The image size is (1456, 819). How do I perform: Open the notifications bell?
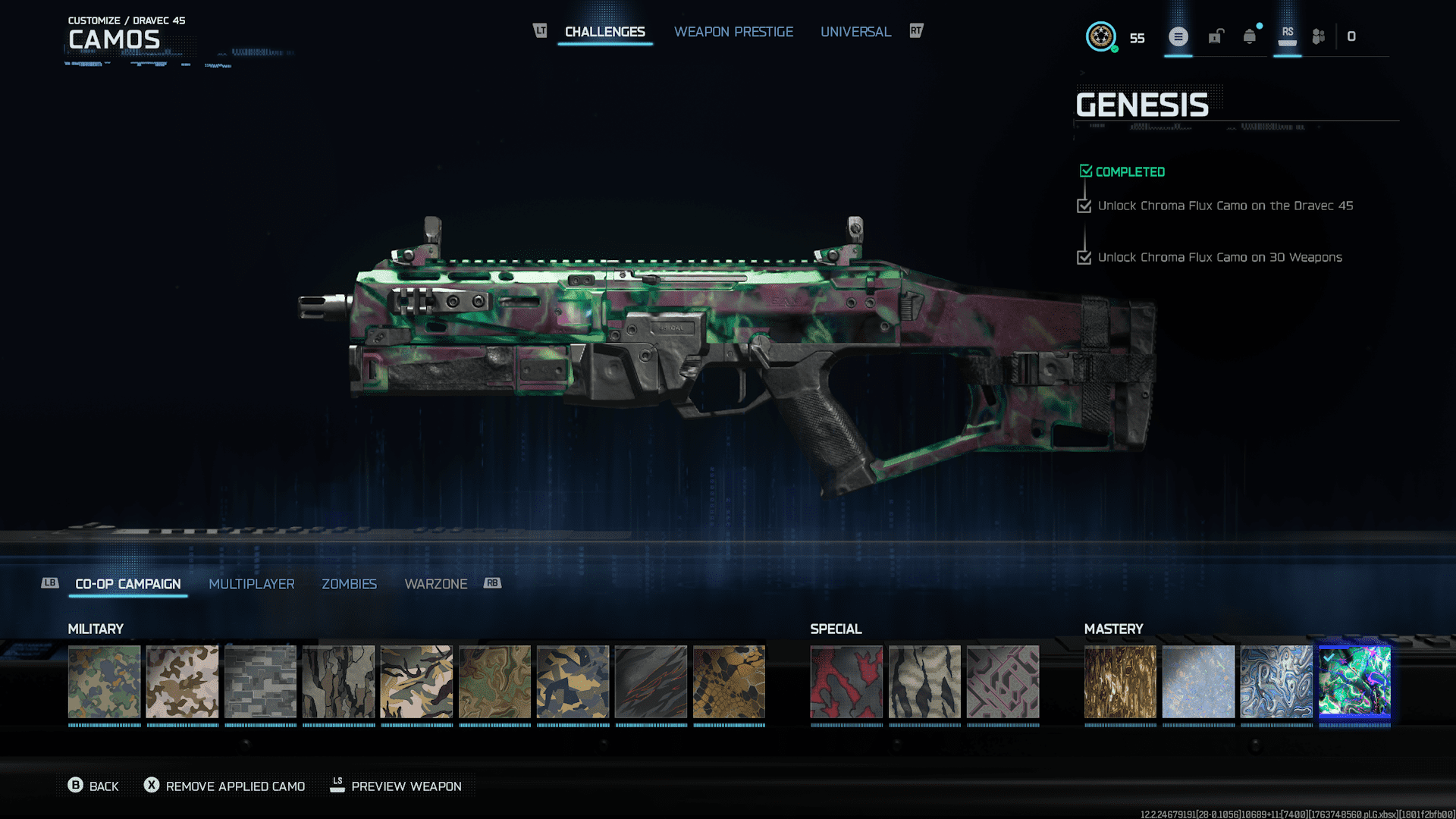point(1249,36)
